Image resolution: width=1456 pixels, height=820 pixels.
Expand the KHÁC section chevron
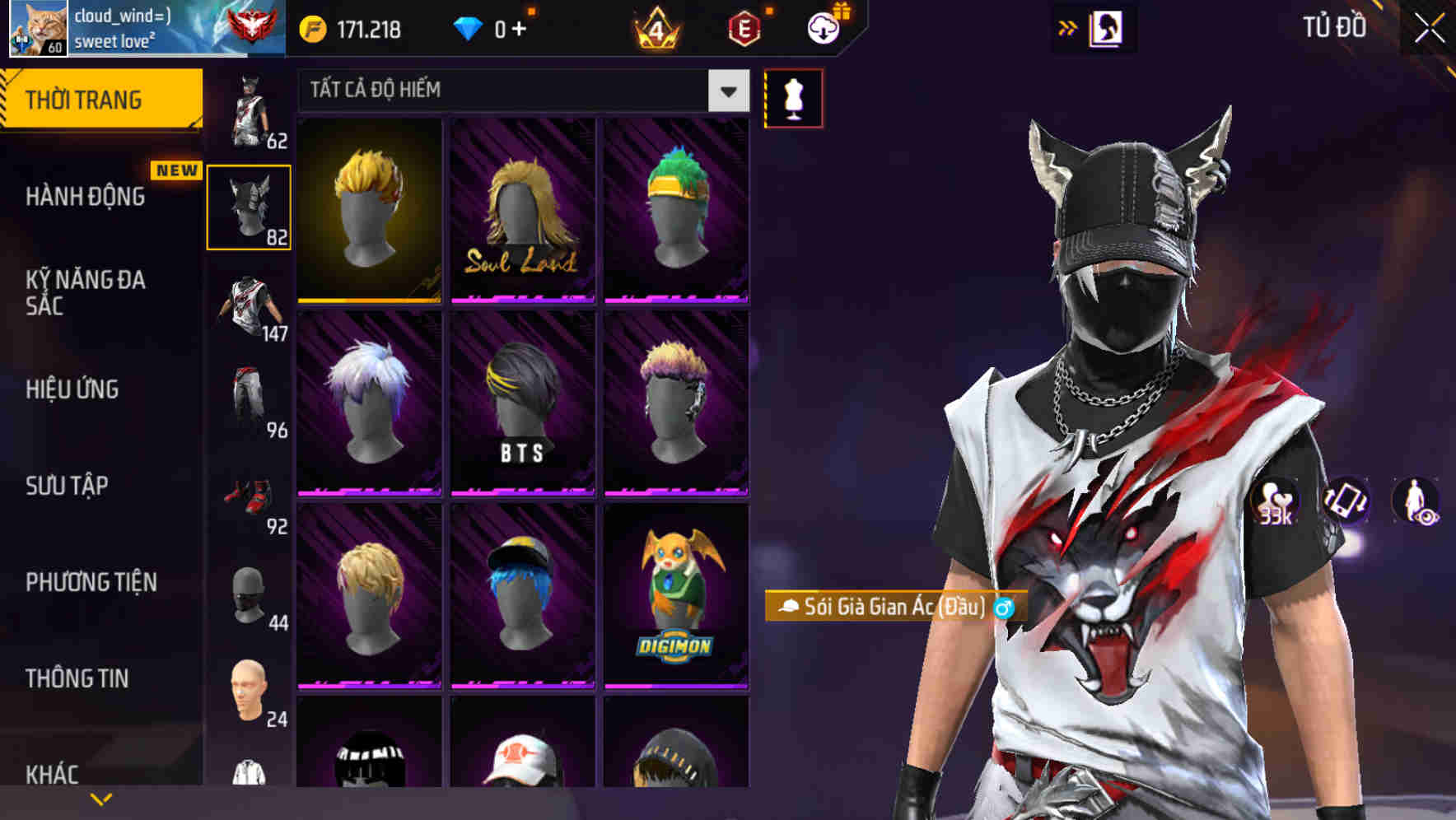coord(102,797)
